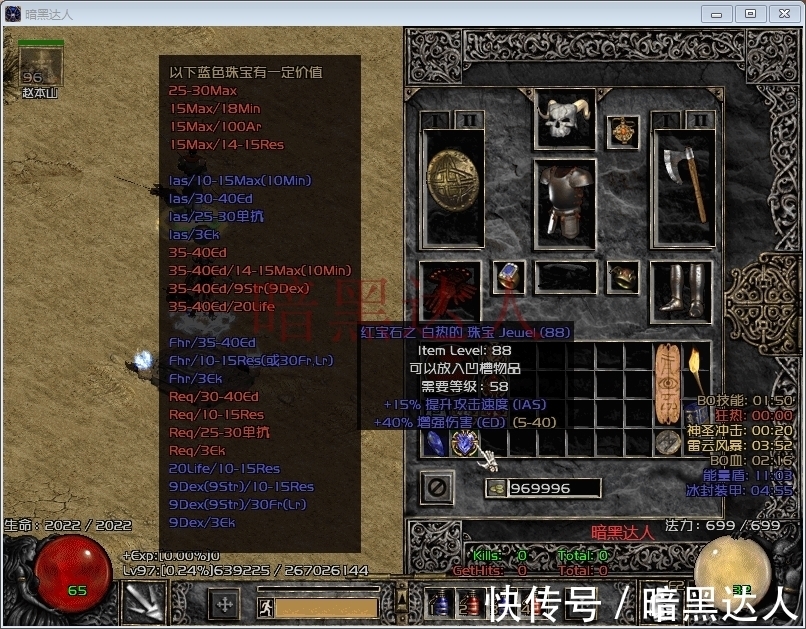Select the amulet equipment slot

point(625,130)
